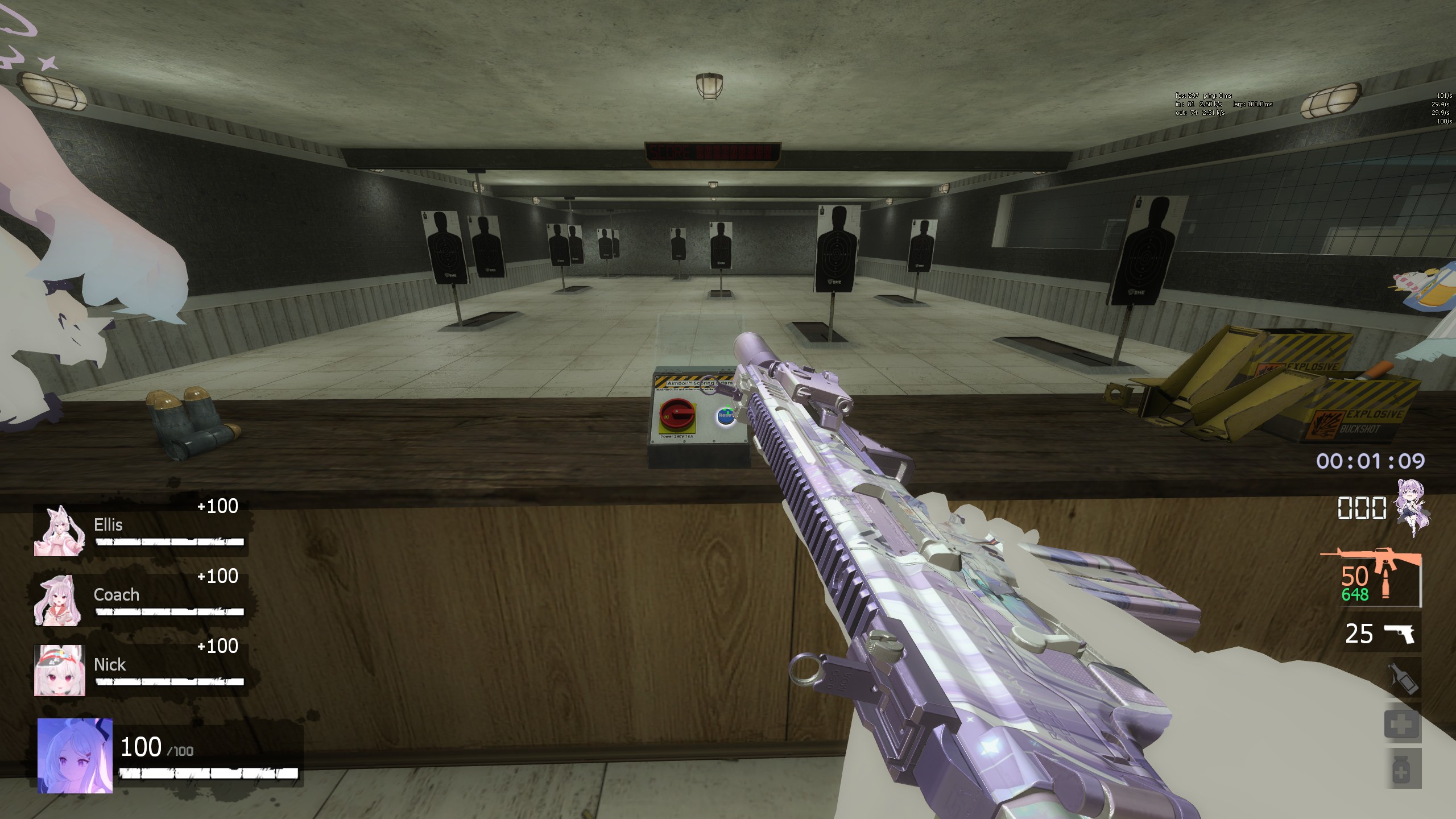Click Nick's teammate portrait
The image size is (1456, 819).
[x=59, y=670]
